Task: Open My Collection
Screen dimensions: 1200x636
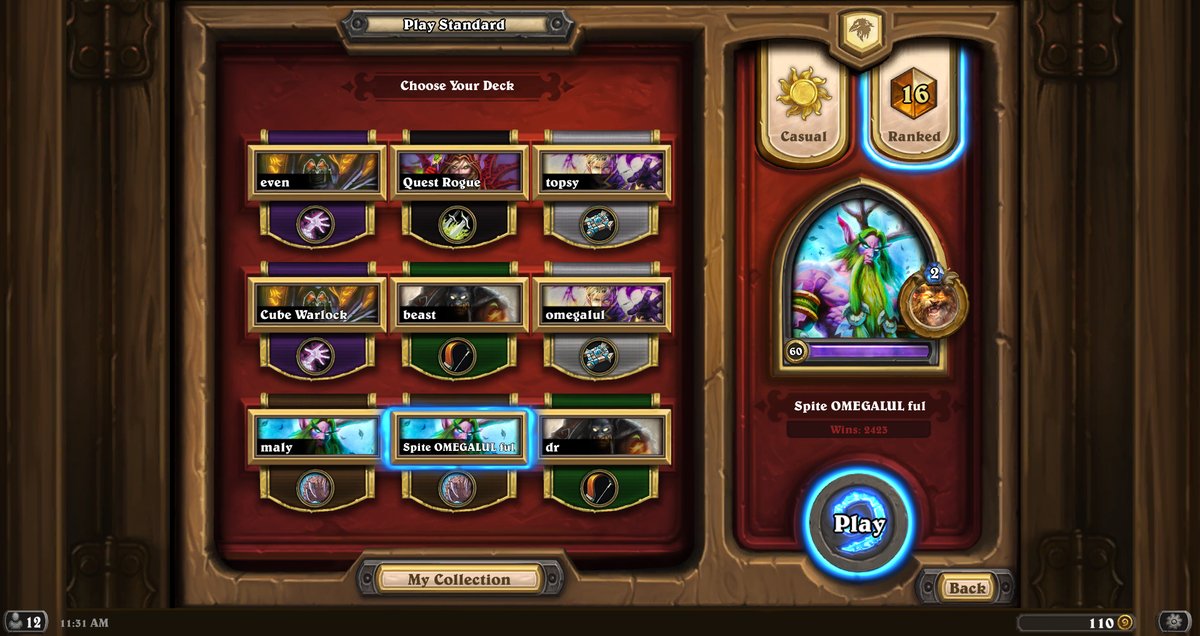Action: tap(459, 579)
